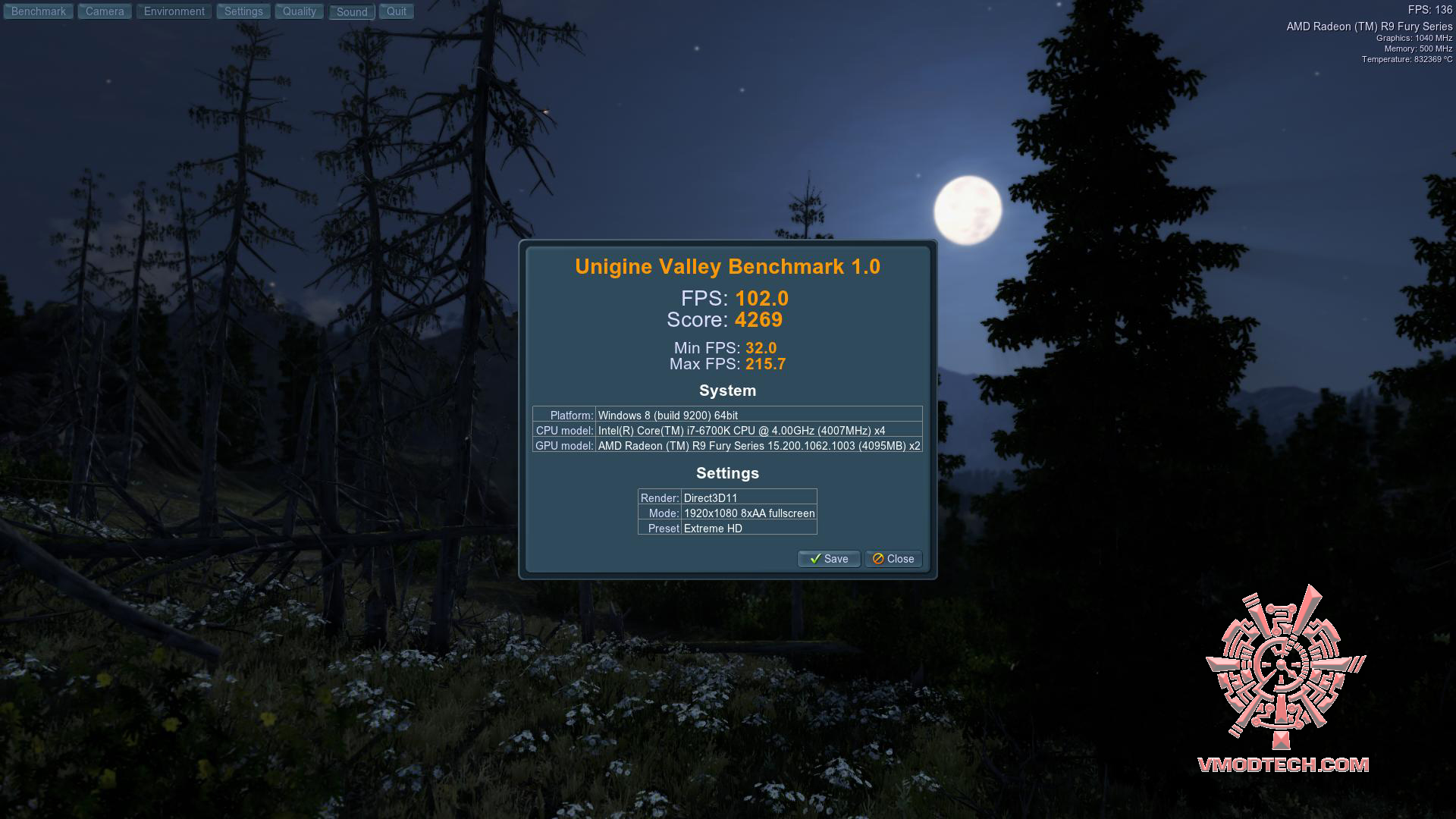Open the Benchmark menu button
Viewport: 1456px width, 819px height.
pos(39,11)
